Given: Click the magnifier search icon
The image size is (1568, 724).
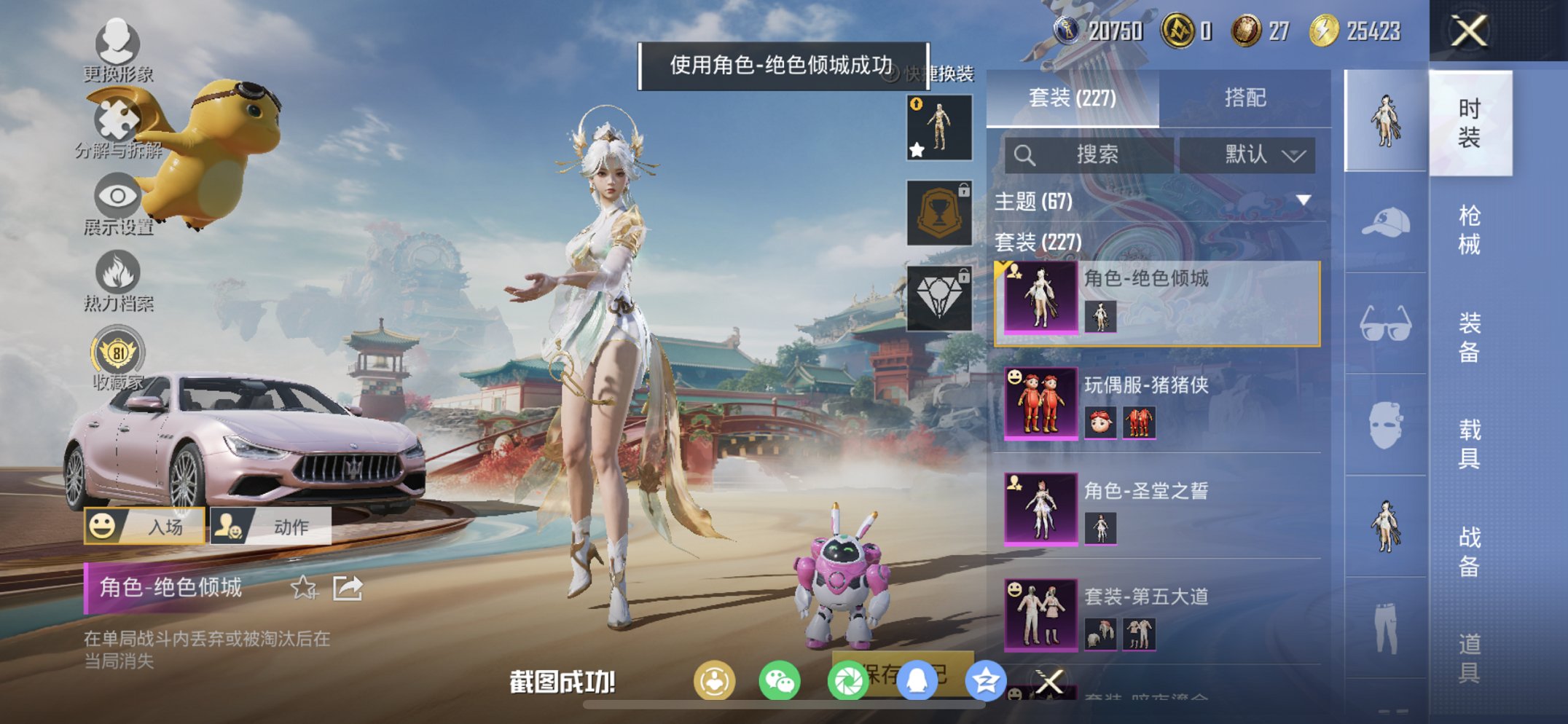Looking at the screenshot, I should (1025, 154).
